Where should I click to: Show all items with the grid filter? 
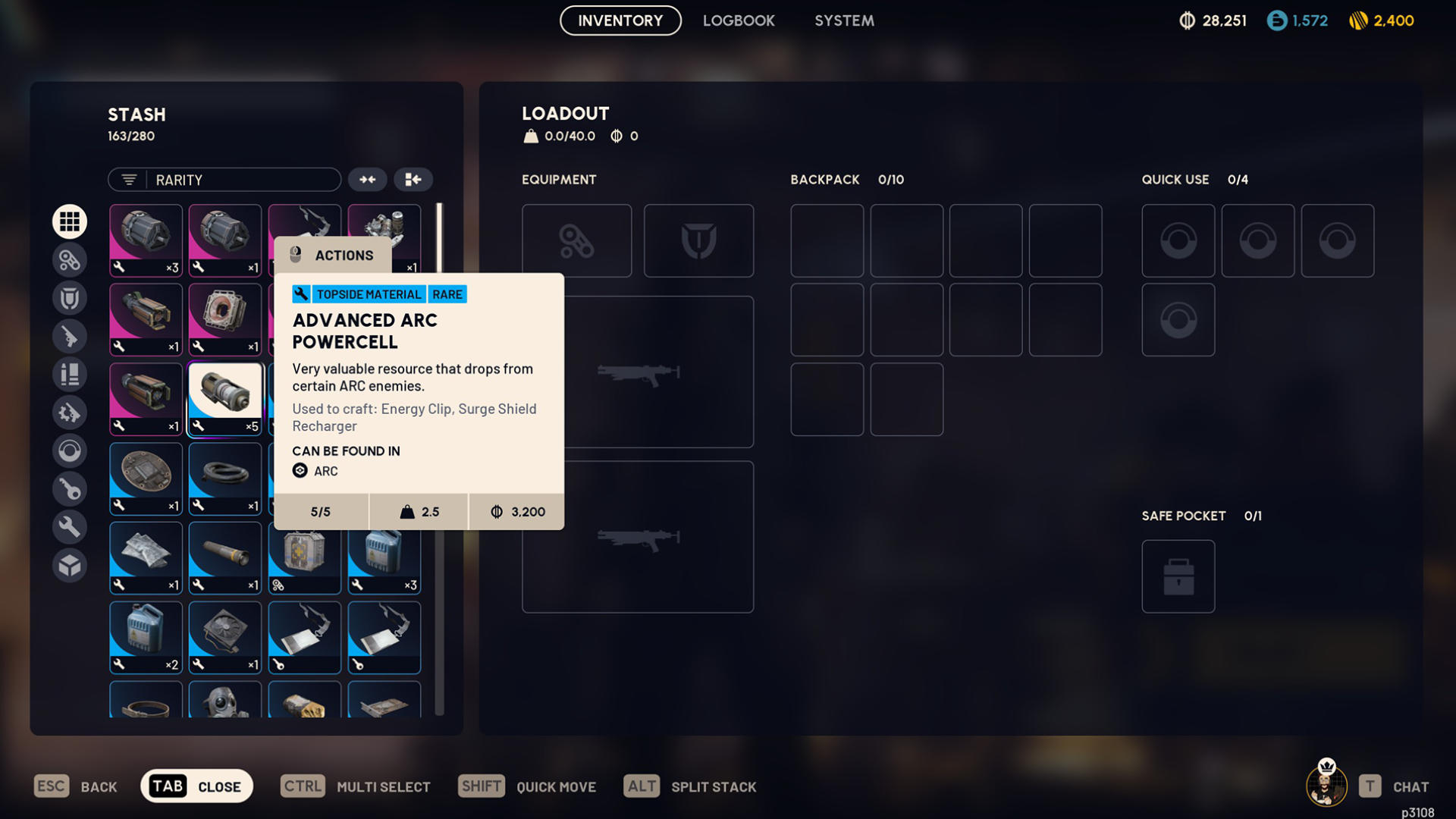[x=70, y=221]
